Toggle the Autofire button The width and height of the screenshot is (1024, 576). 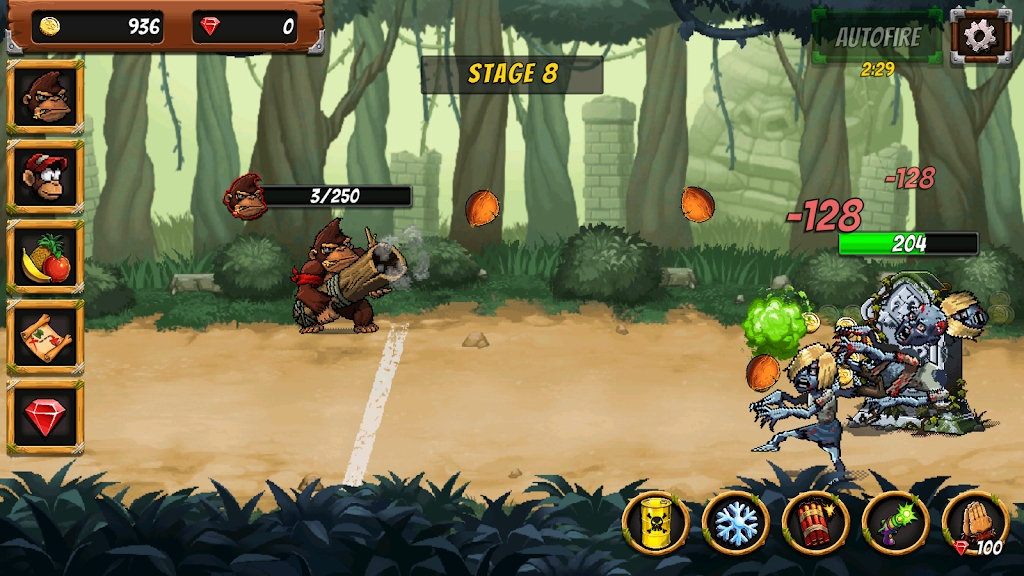[x=877, y=37]
